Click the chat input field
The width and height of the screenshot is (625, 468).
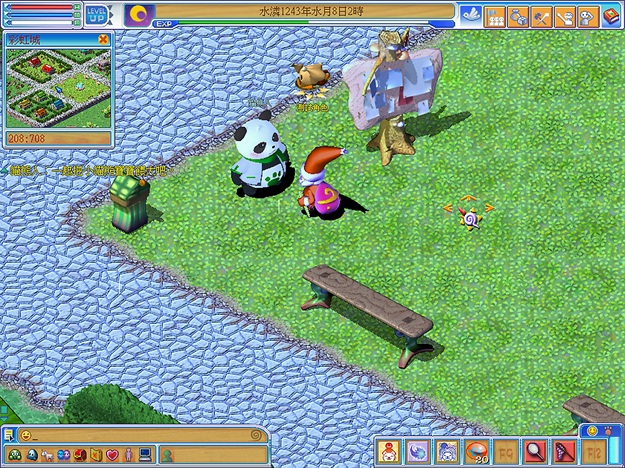click(x=140, y=436)
